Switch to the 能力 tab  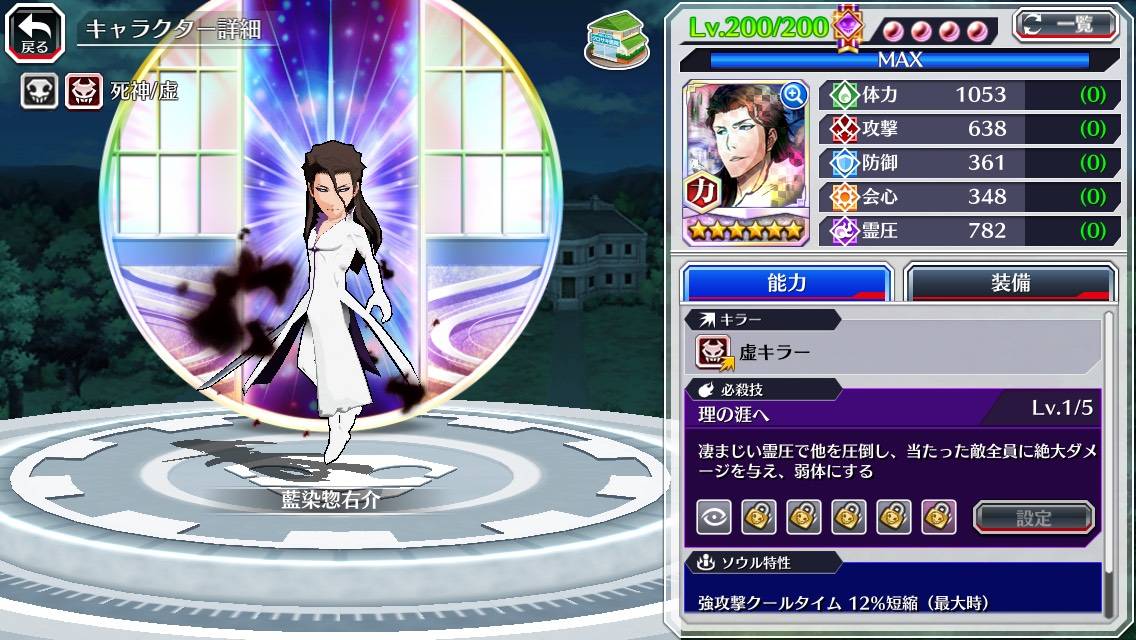786,283
